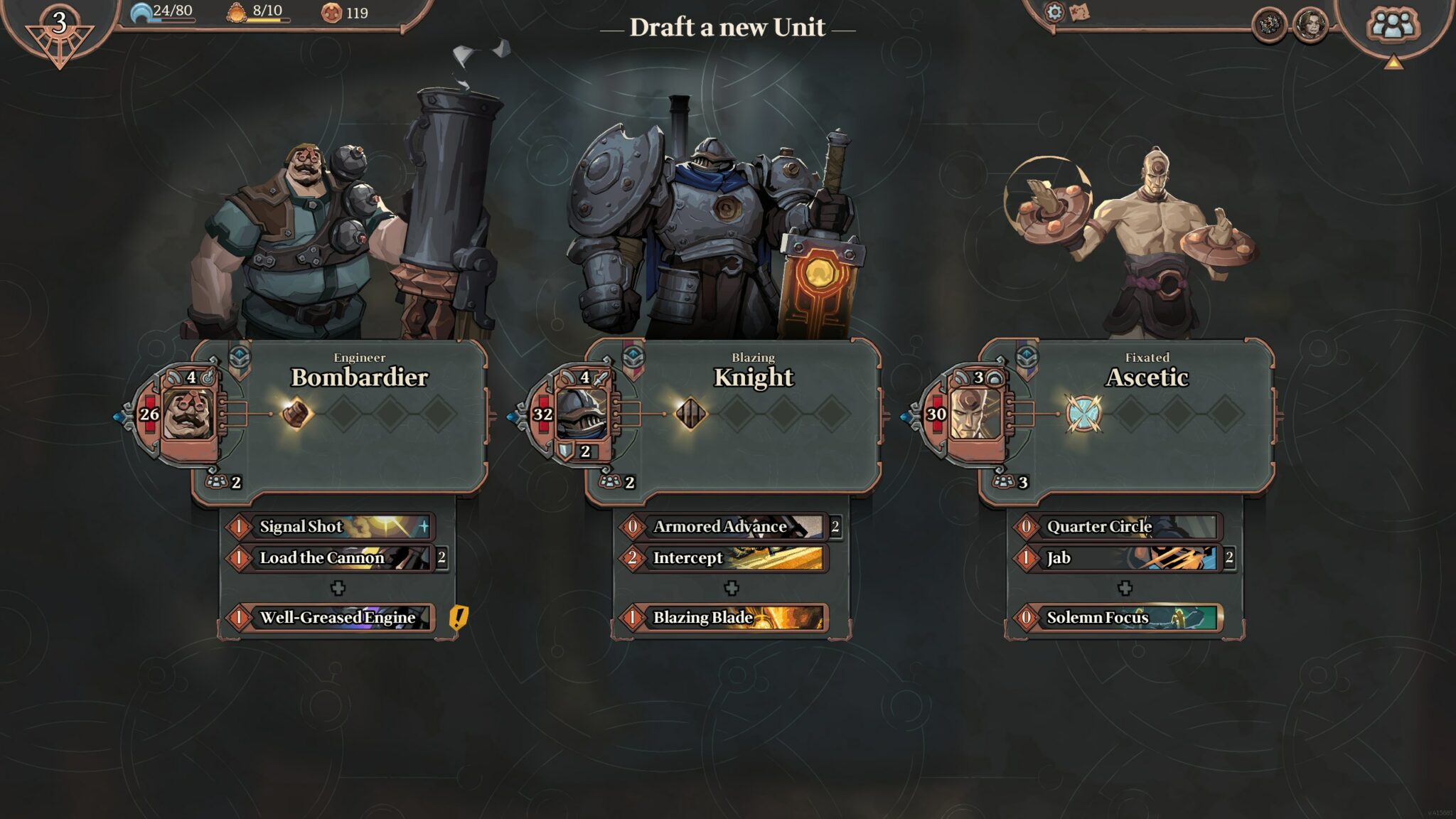Screen dimensions: 1456x819
Task: Click the yellow exclamation mark alert
Action: [459, 617]
